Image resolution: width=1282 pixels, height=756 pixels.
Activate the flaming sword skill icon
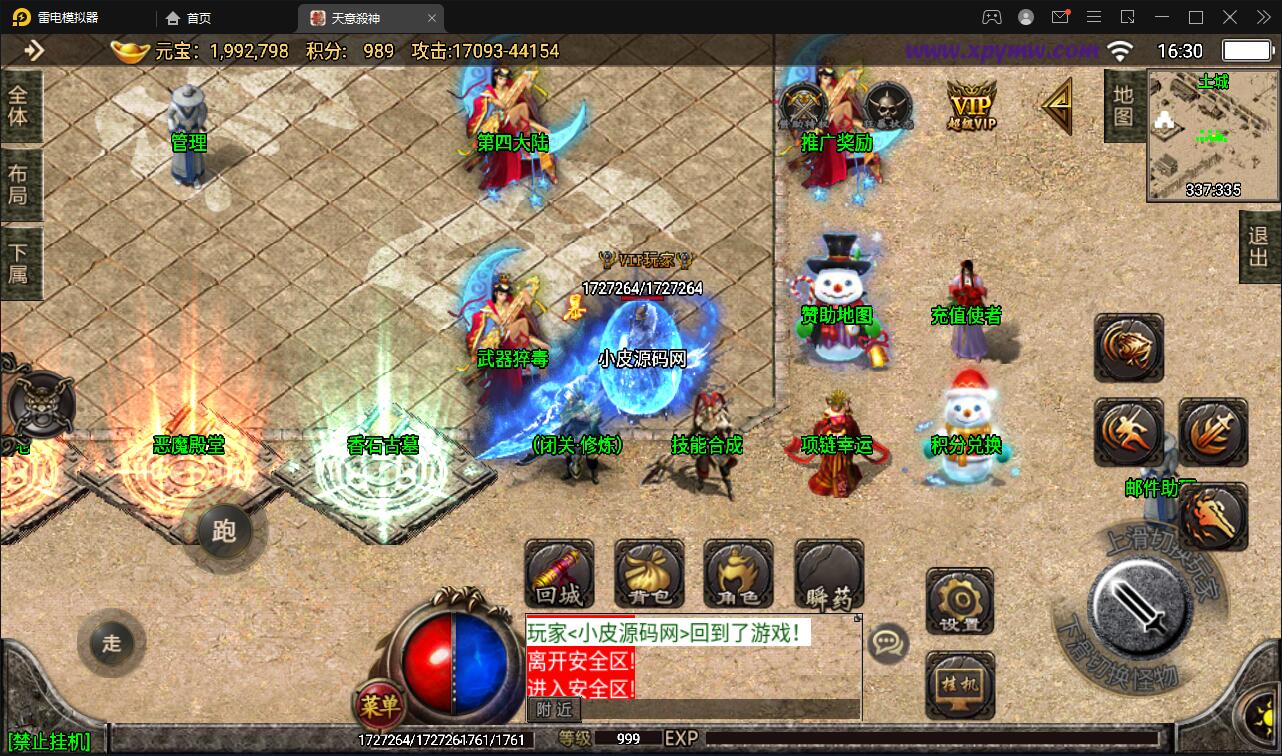[1213, 433]
